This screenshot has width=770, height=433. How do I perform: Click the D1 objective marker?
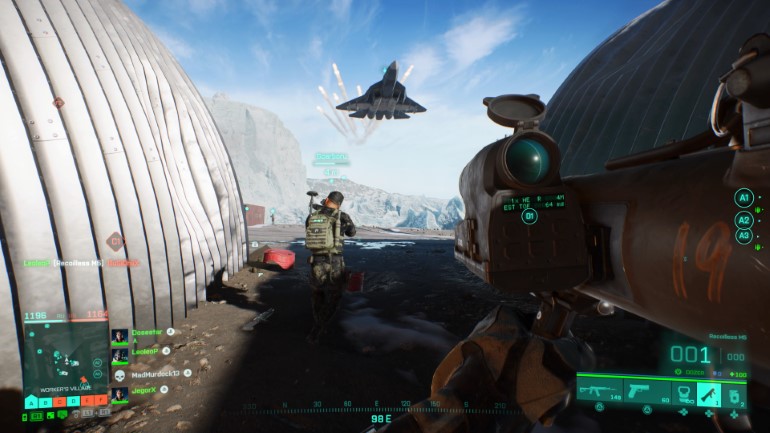[x=529, y=216]
